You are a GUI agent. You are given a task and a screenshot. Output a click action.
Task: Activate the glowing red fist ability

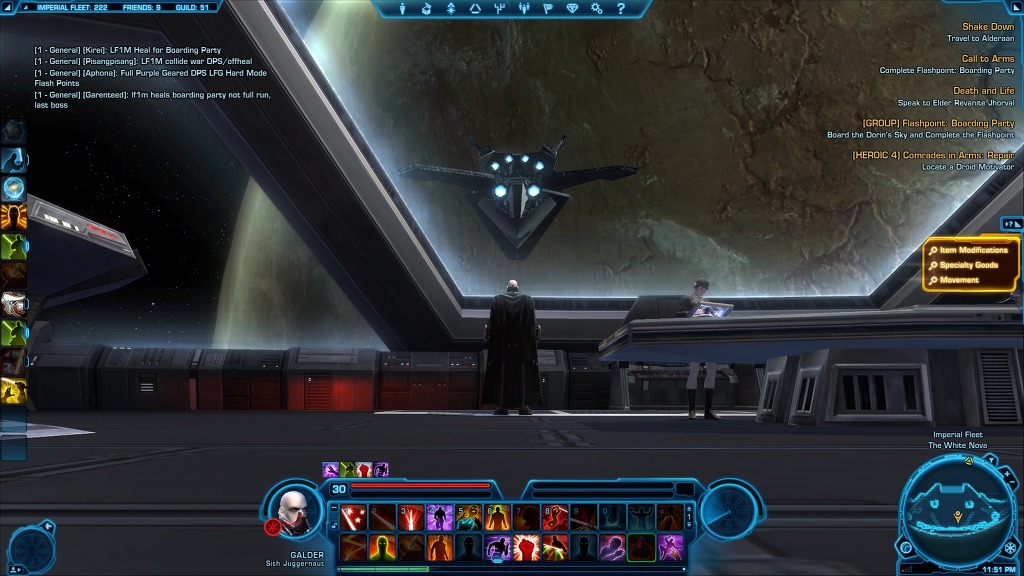(526, 547)
